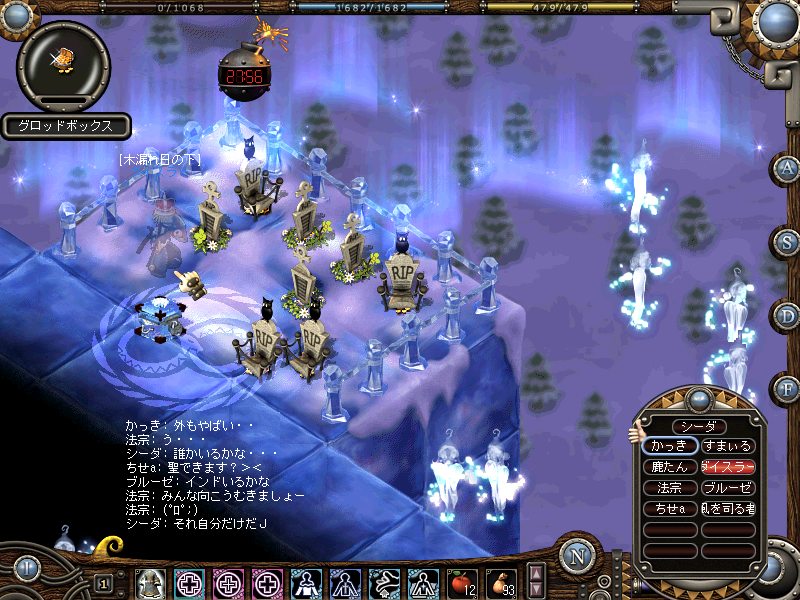Activate the D round side button
Viewport: 800px width, 600px height.
coord(786,315)
